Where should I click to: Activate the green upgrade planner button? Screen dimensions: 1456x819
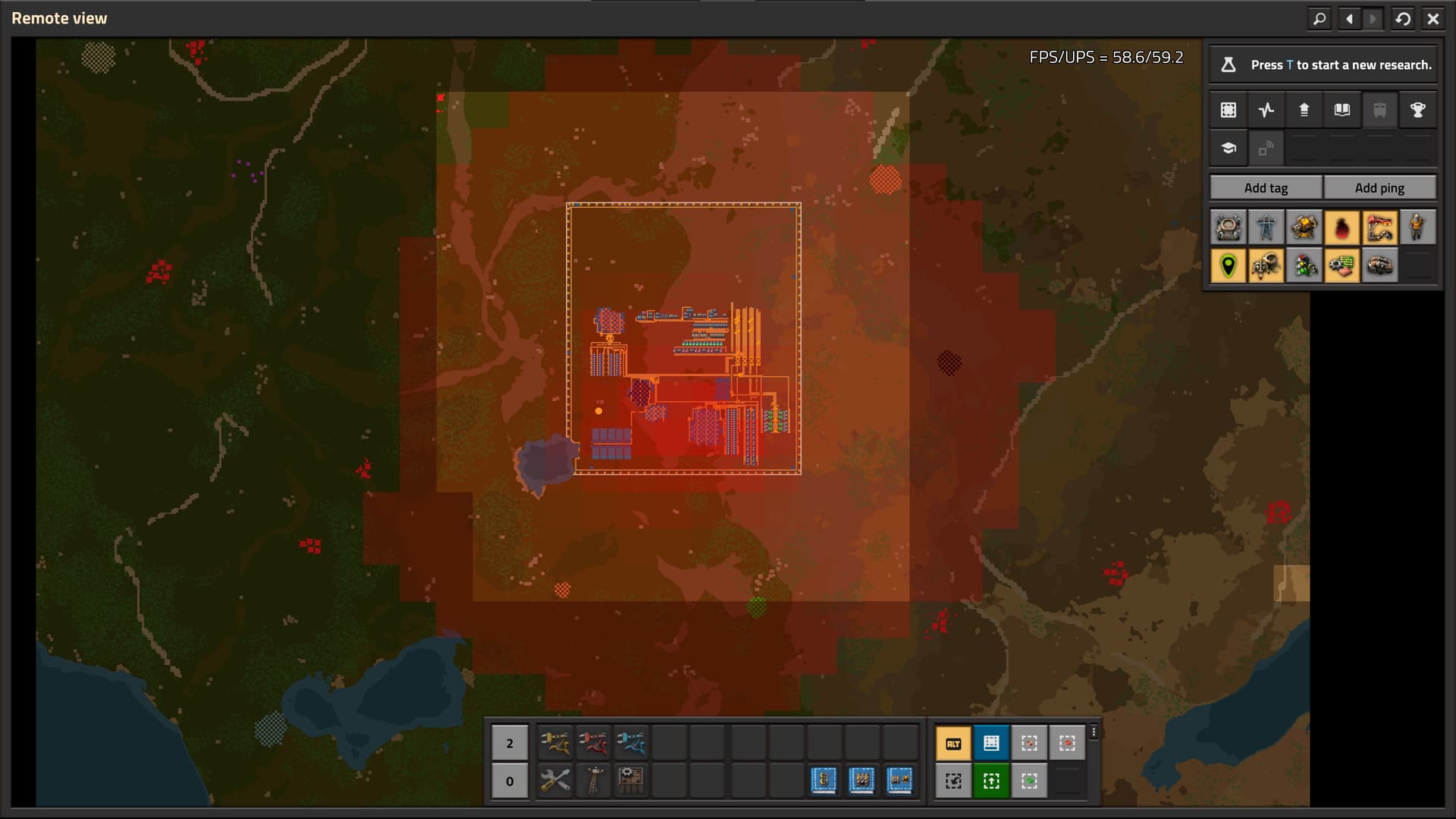991,780
